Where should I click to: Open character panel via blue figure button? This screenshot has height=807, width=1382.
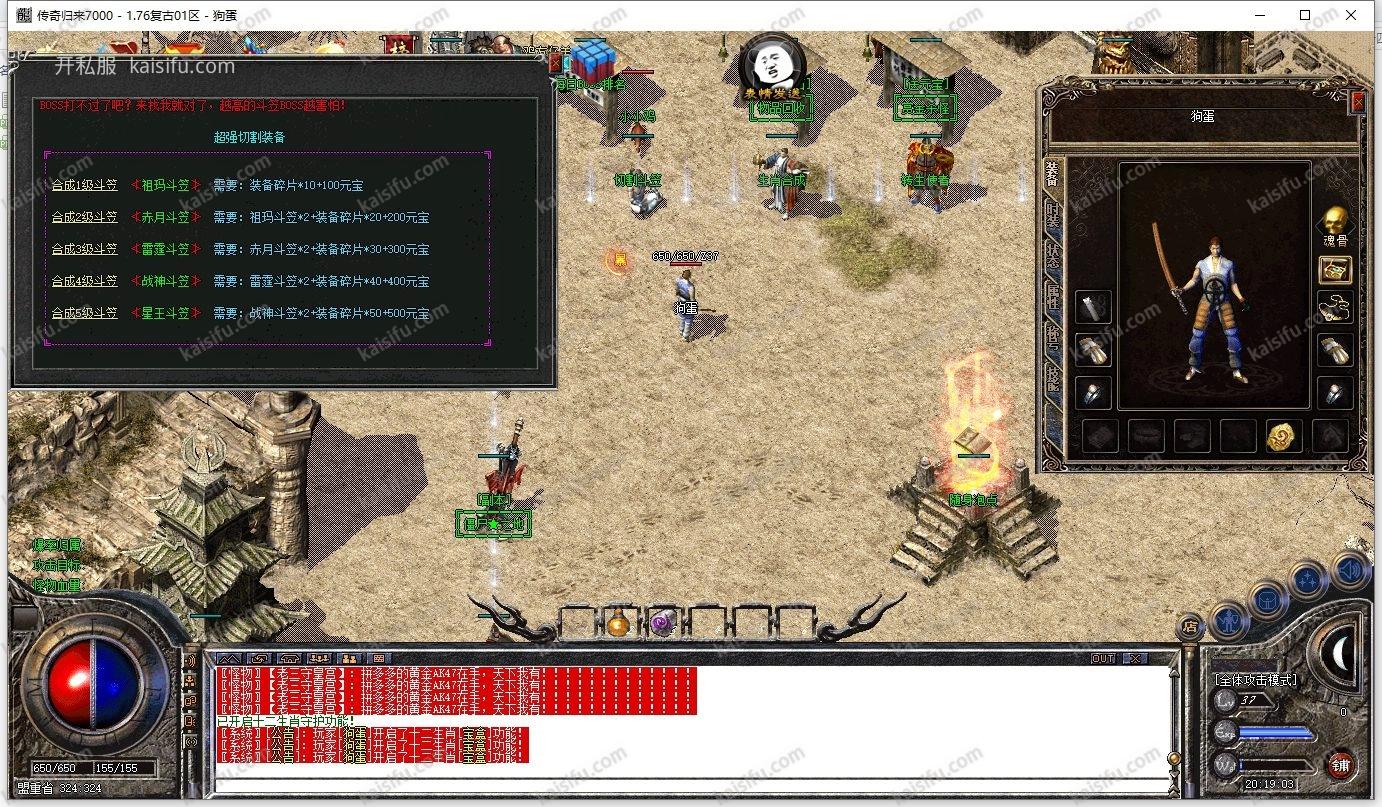click(1229, 621)
